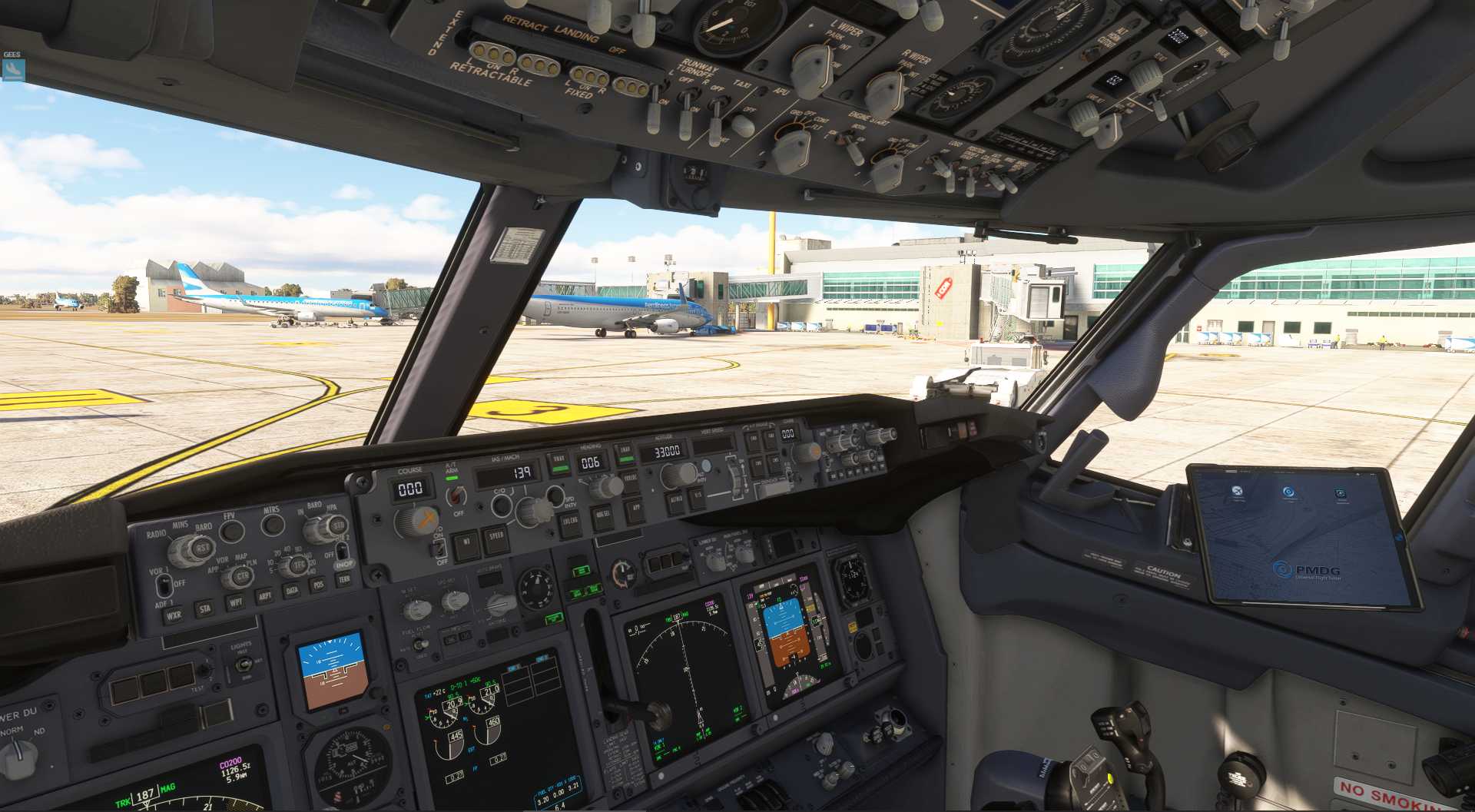Toggle the POS map button
The height and width of the screenshot is (812, 1475).
click(319, 585)
